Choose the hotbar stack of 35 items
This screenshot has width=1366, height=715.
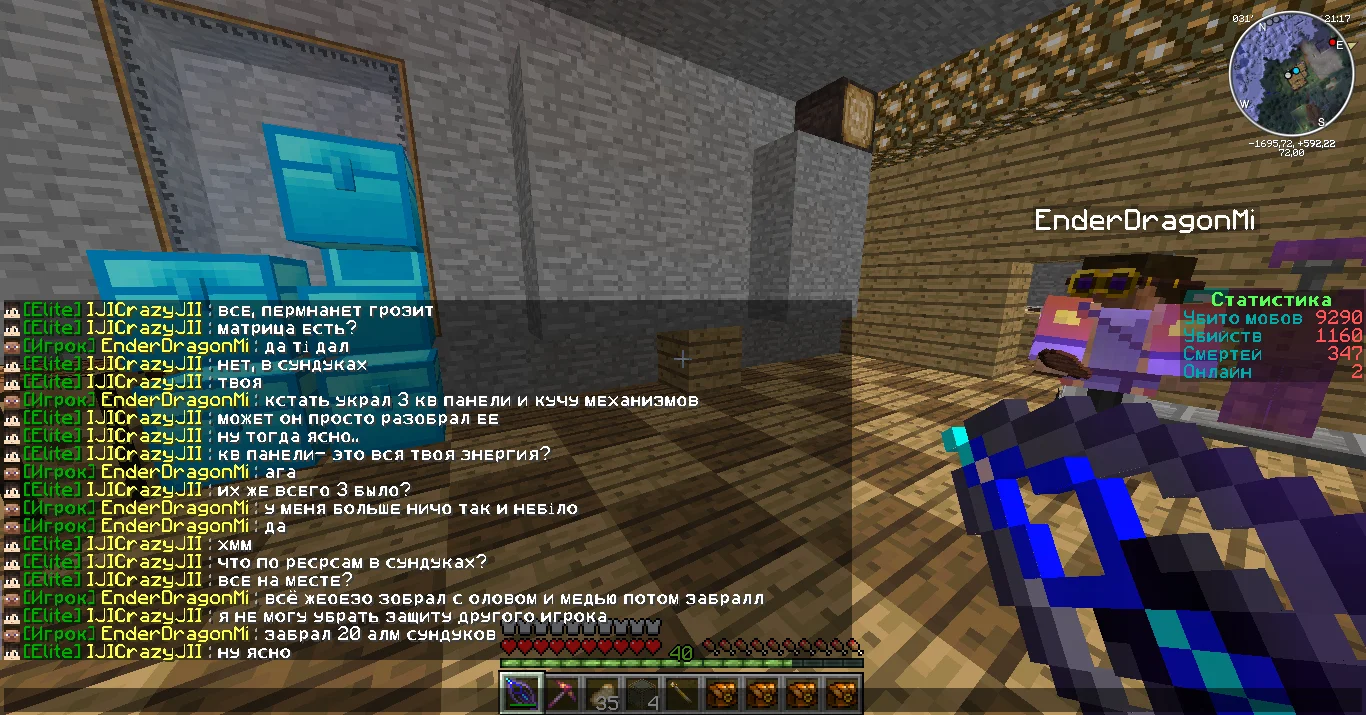pyautogui.click(x=600, y=692)
